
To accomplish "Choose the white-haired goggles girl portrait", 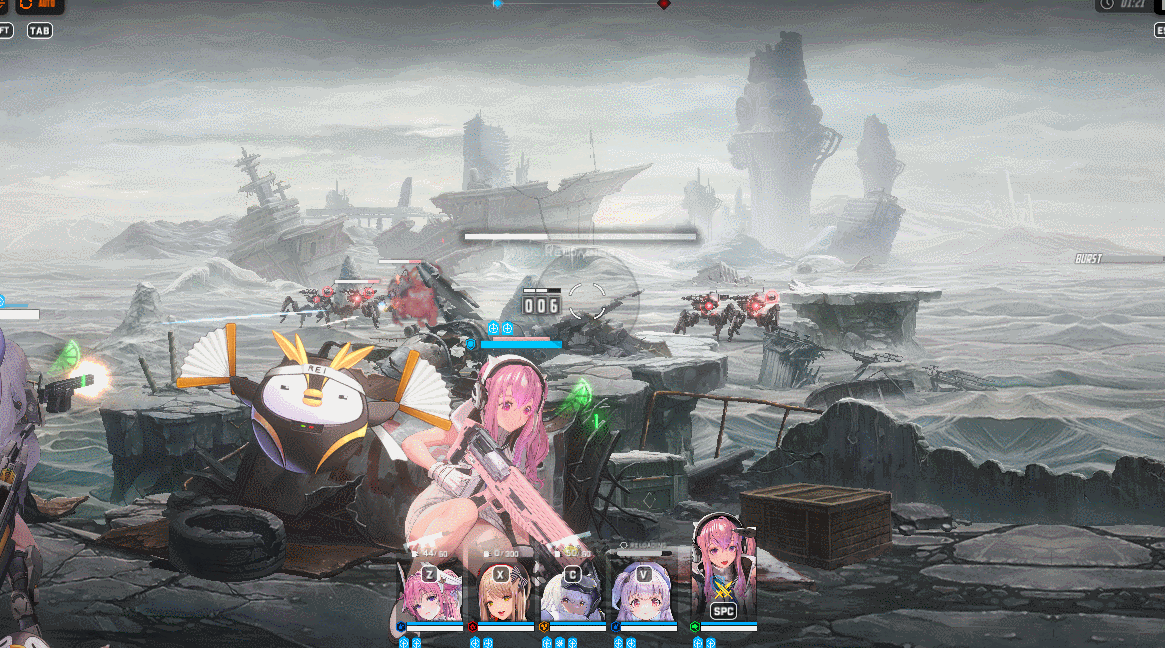I will tap(572, 596).
